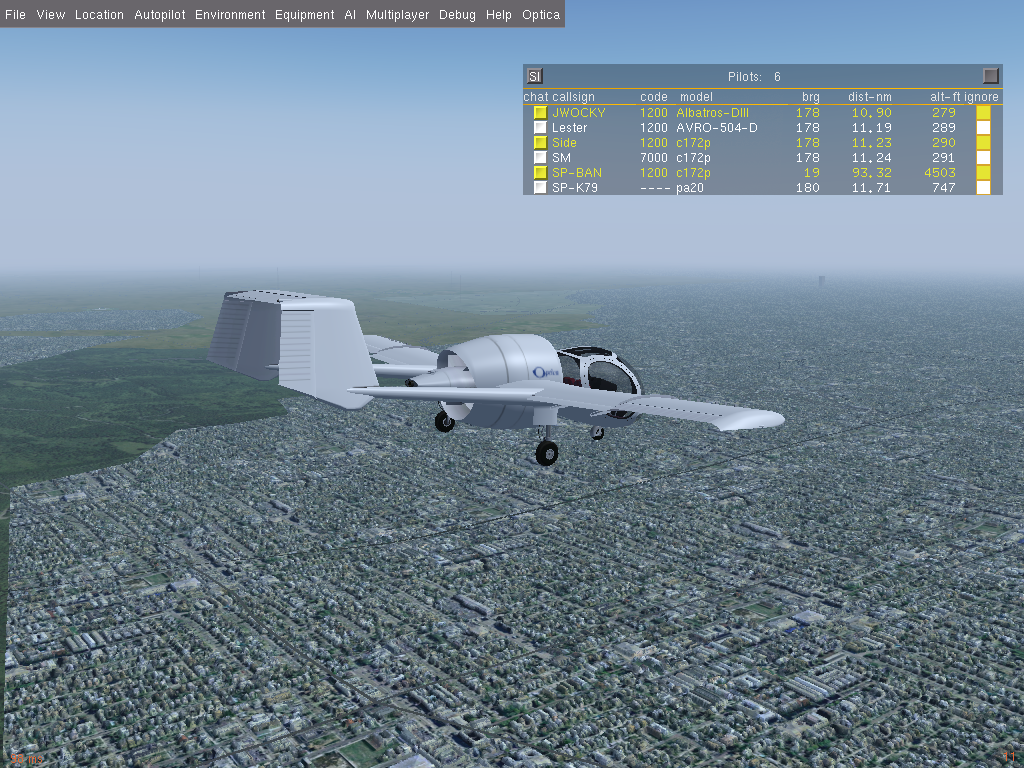The height and width of the screenshot is (768, 1024).
Task: Enable chat checkbox for pilot Lester
Action: [540, 128]
